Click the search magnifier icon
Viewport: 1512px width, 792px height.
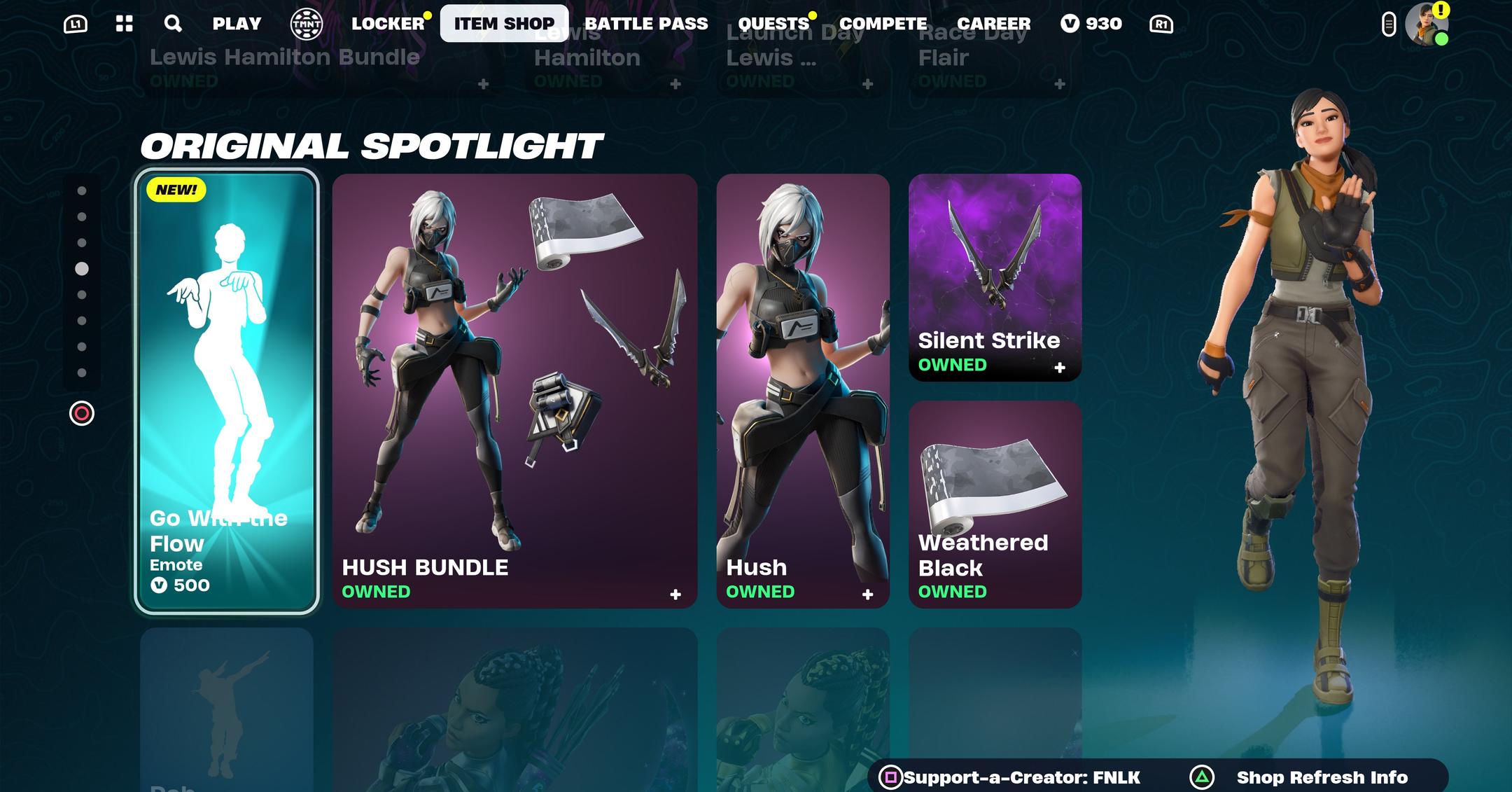[172, 22]
